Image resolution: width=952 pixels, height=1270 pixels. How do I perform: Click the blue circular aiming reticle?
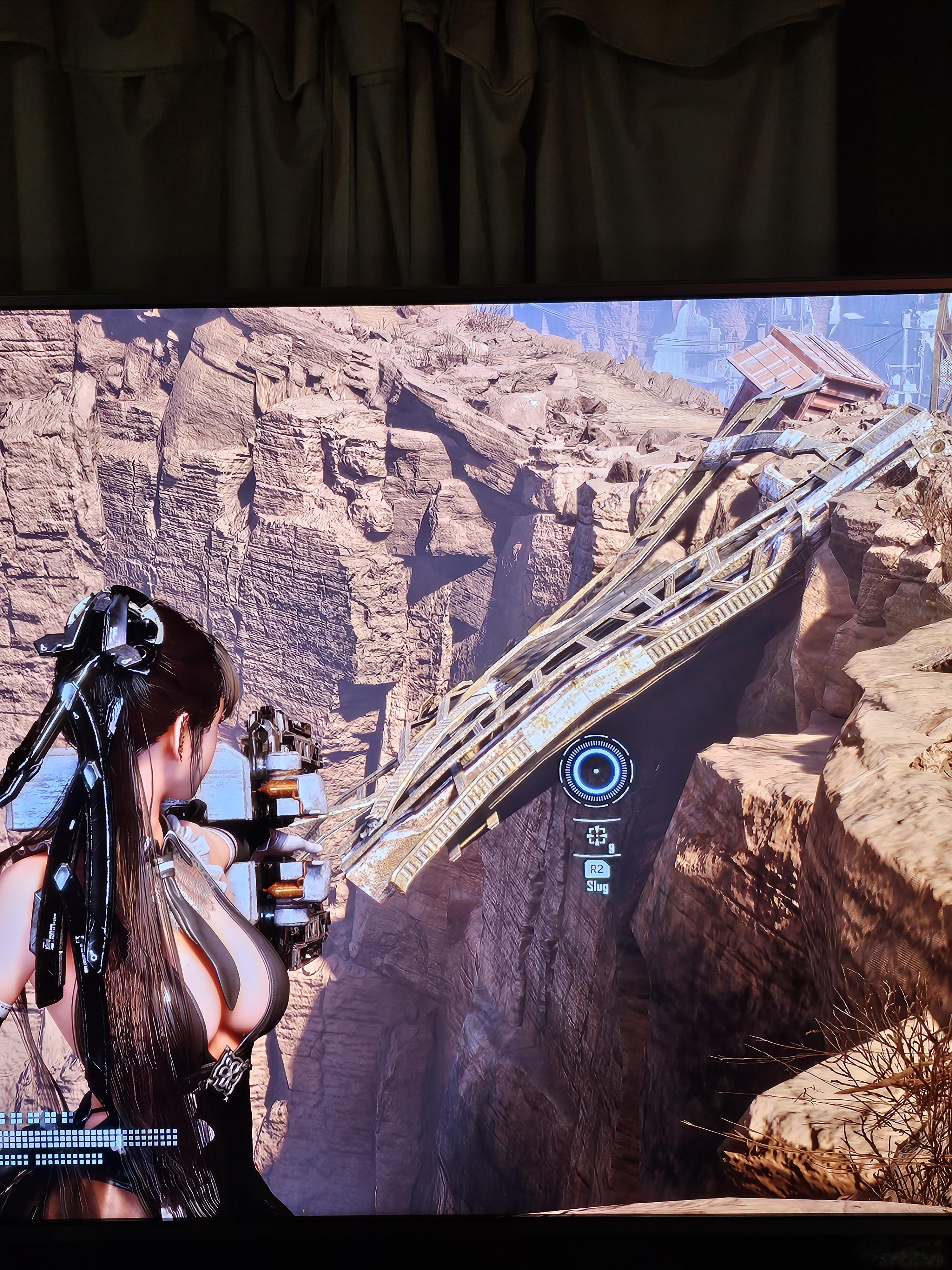(x=596, y=771)
